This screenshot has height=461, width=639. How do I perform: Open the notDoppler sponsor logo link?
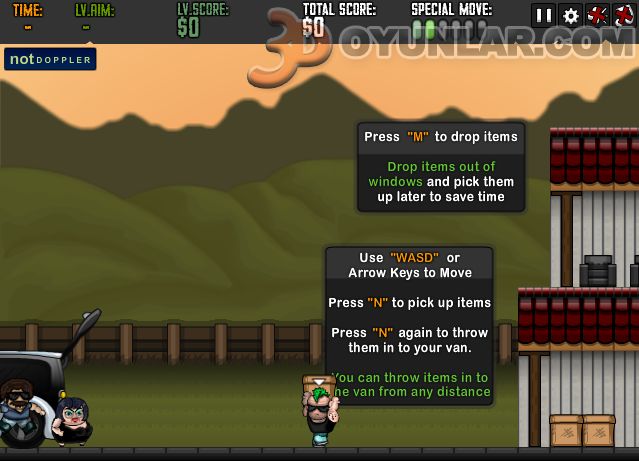(x=50, y=59)
